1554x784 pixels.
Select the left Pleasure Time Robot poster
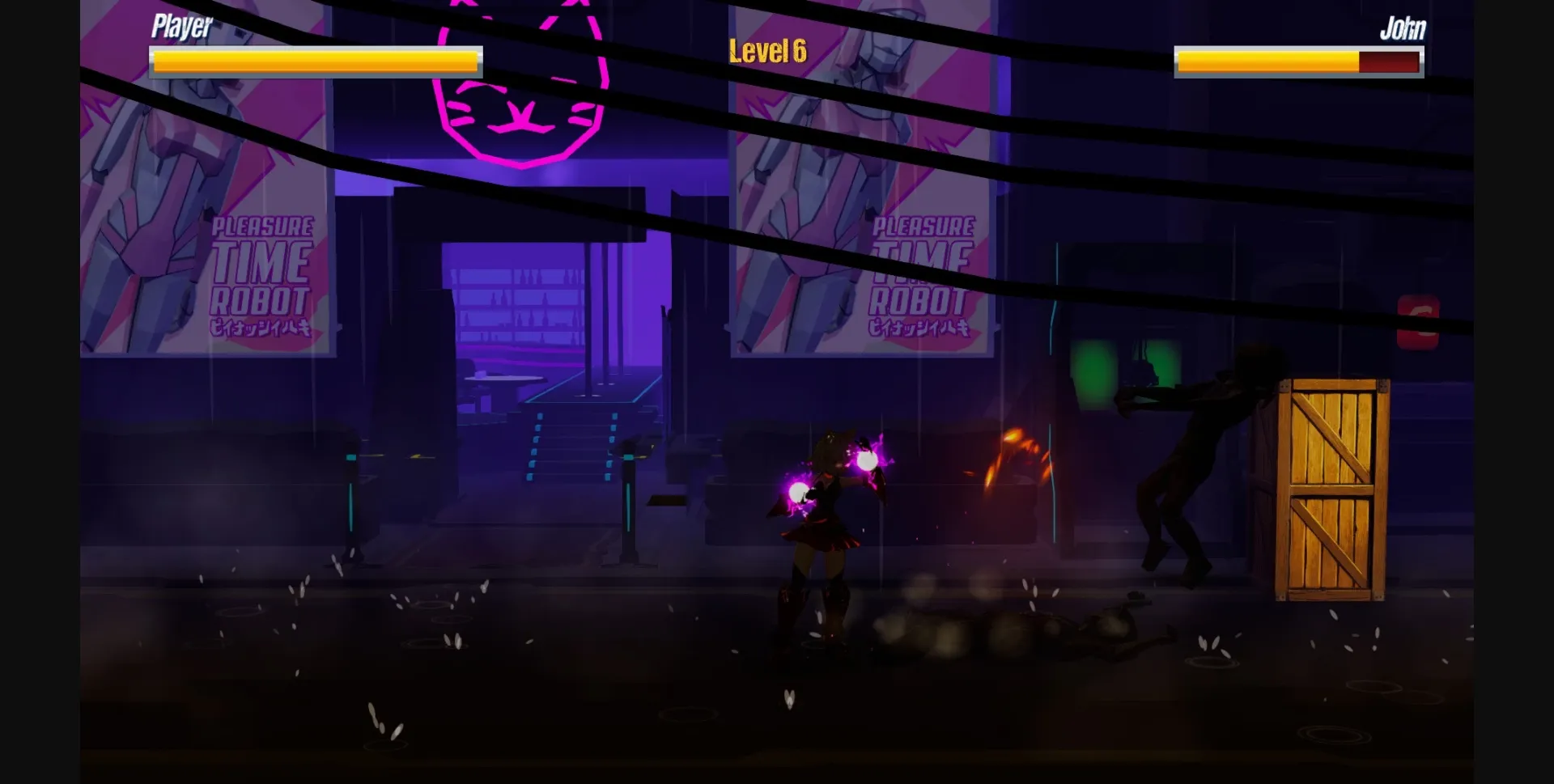[x=206, y=202]
